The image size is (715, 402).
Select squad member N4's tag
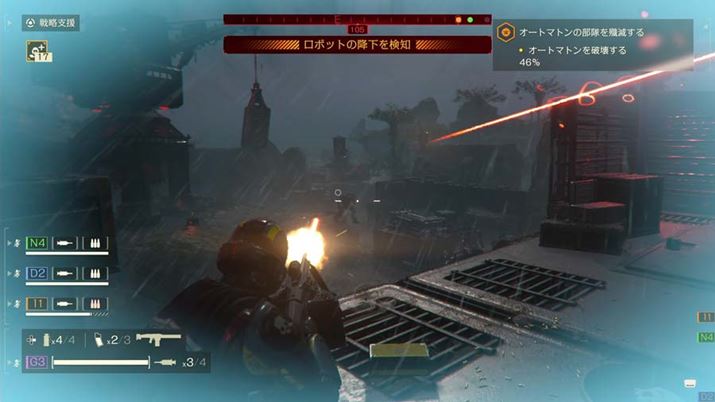(38, 243)
